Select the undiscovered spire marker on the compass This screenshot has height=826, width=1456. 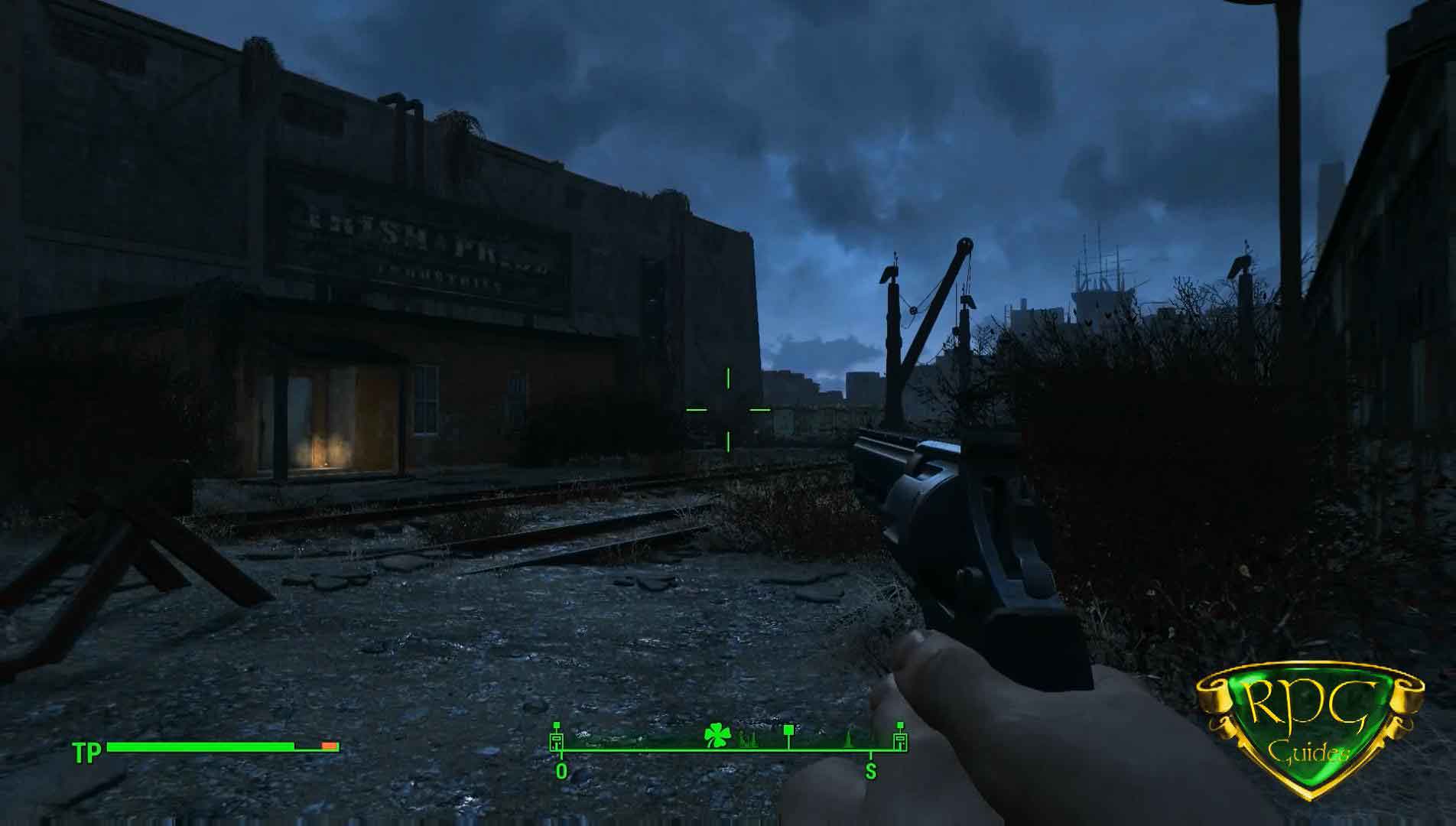[849, 740]
